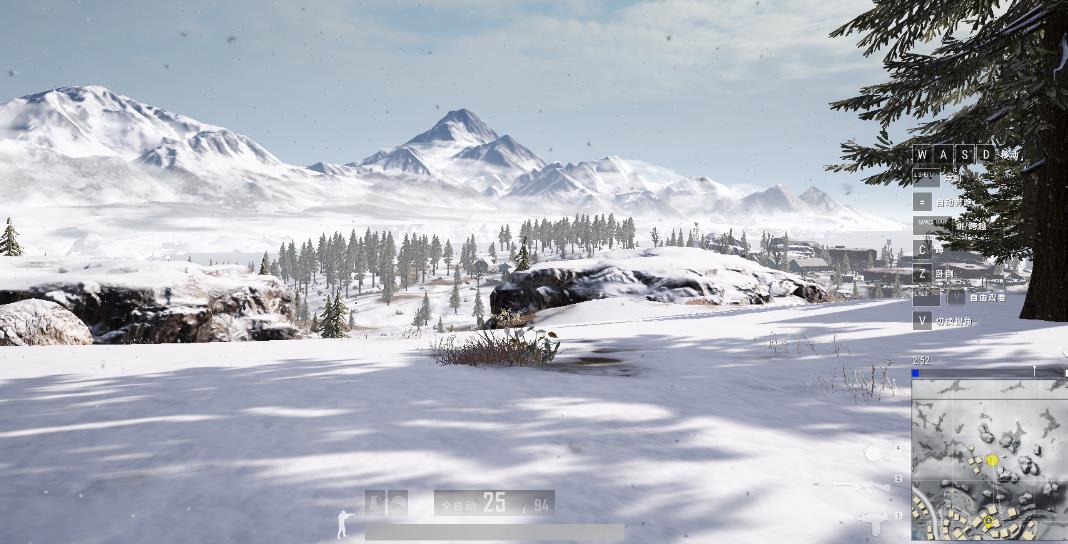Click the minimap in the corner

point(989,460)
